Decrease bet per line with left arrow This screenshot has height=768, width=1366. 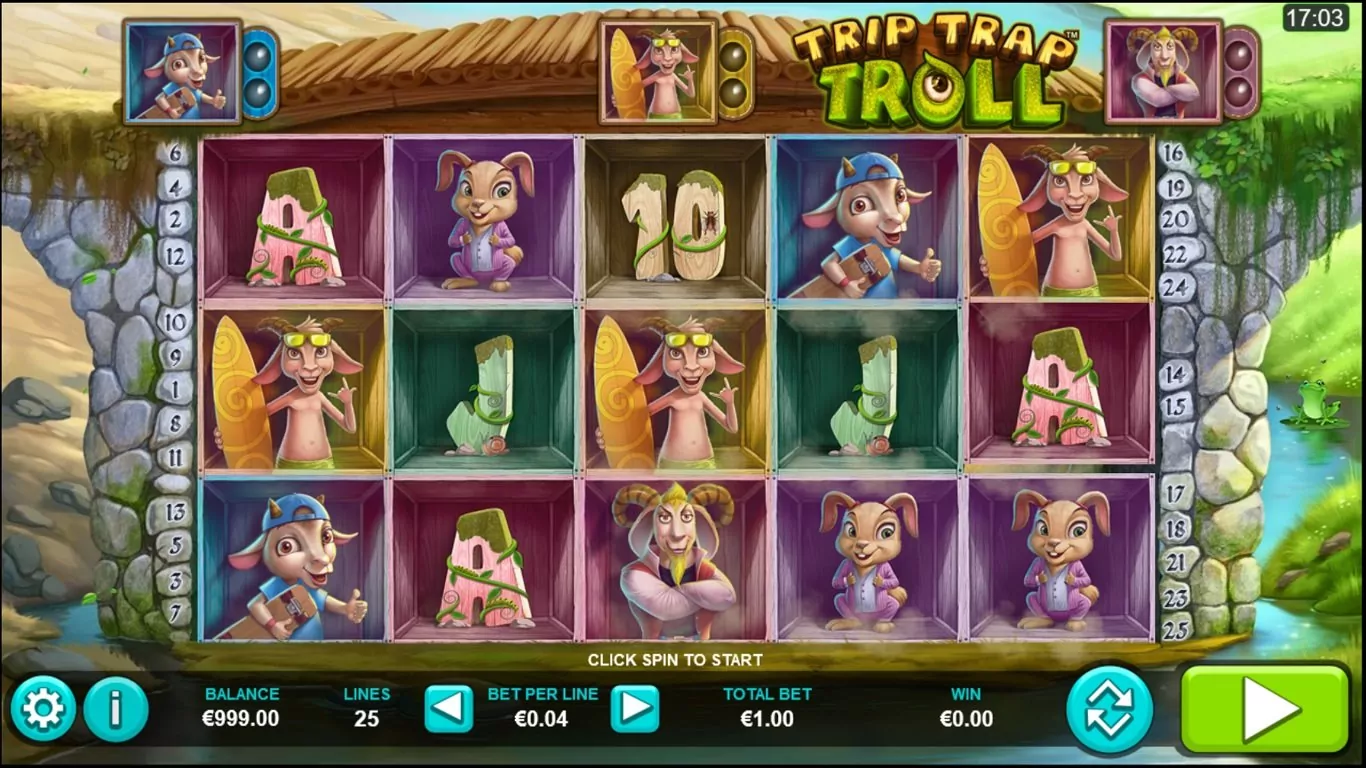(x=448, y=709)
